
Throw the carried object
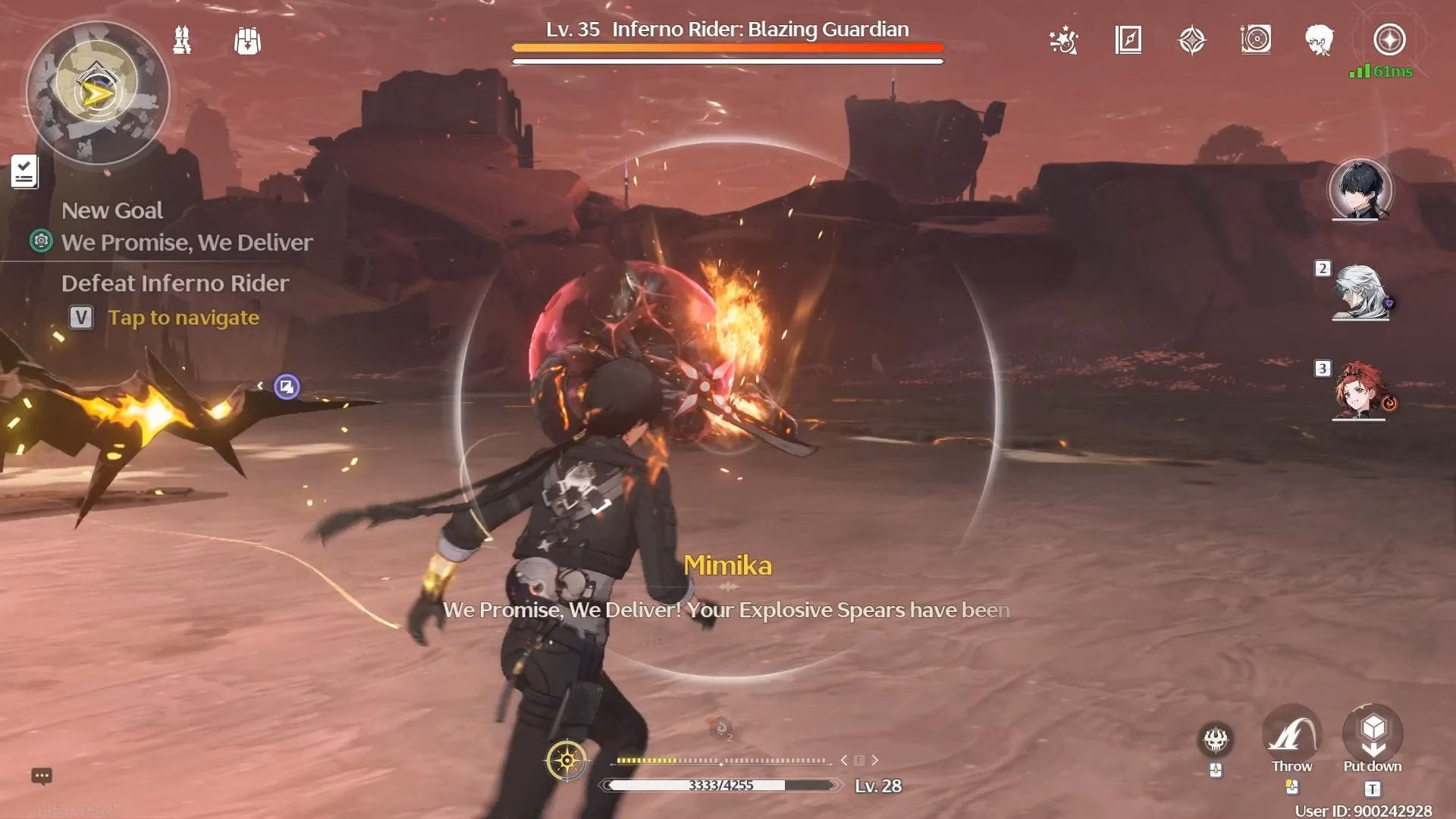1291,736
